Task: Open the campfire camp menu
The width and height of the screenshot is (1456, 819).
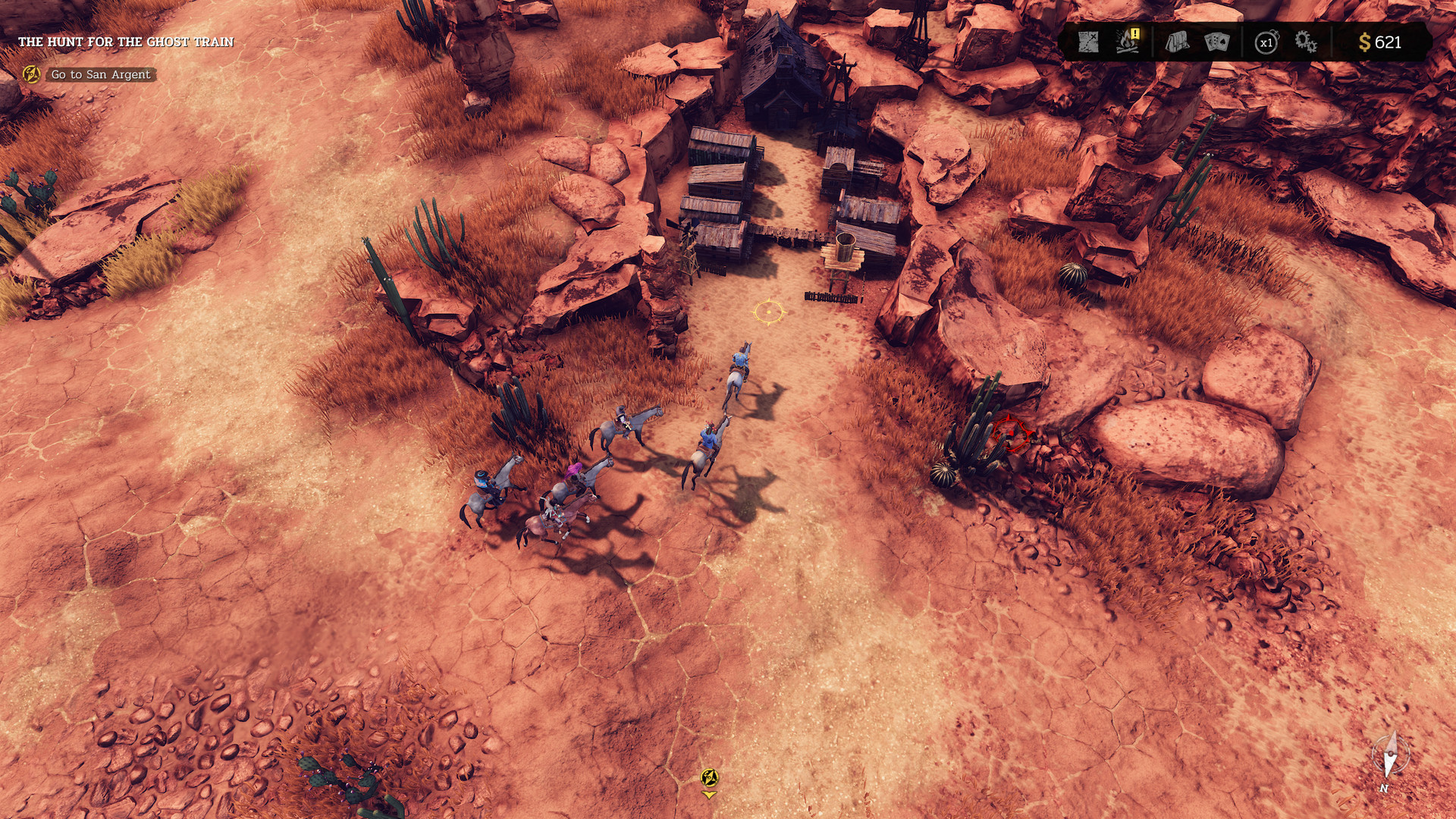Action: pos(1124,44)
